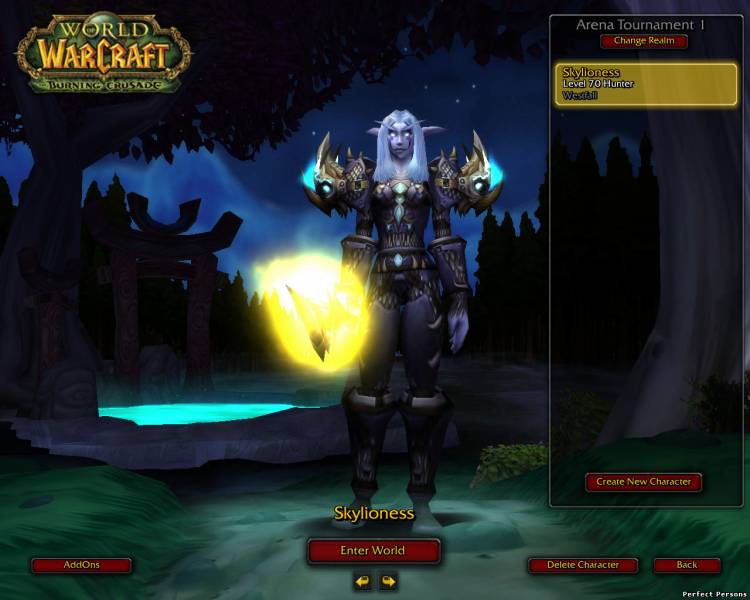Viewport: 750px width, 600px height.
Task: Open the AddOns list
Action: (81, 565)
